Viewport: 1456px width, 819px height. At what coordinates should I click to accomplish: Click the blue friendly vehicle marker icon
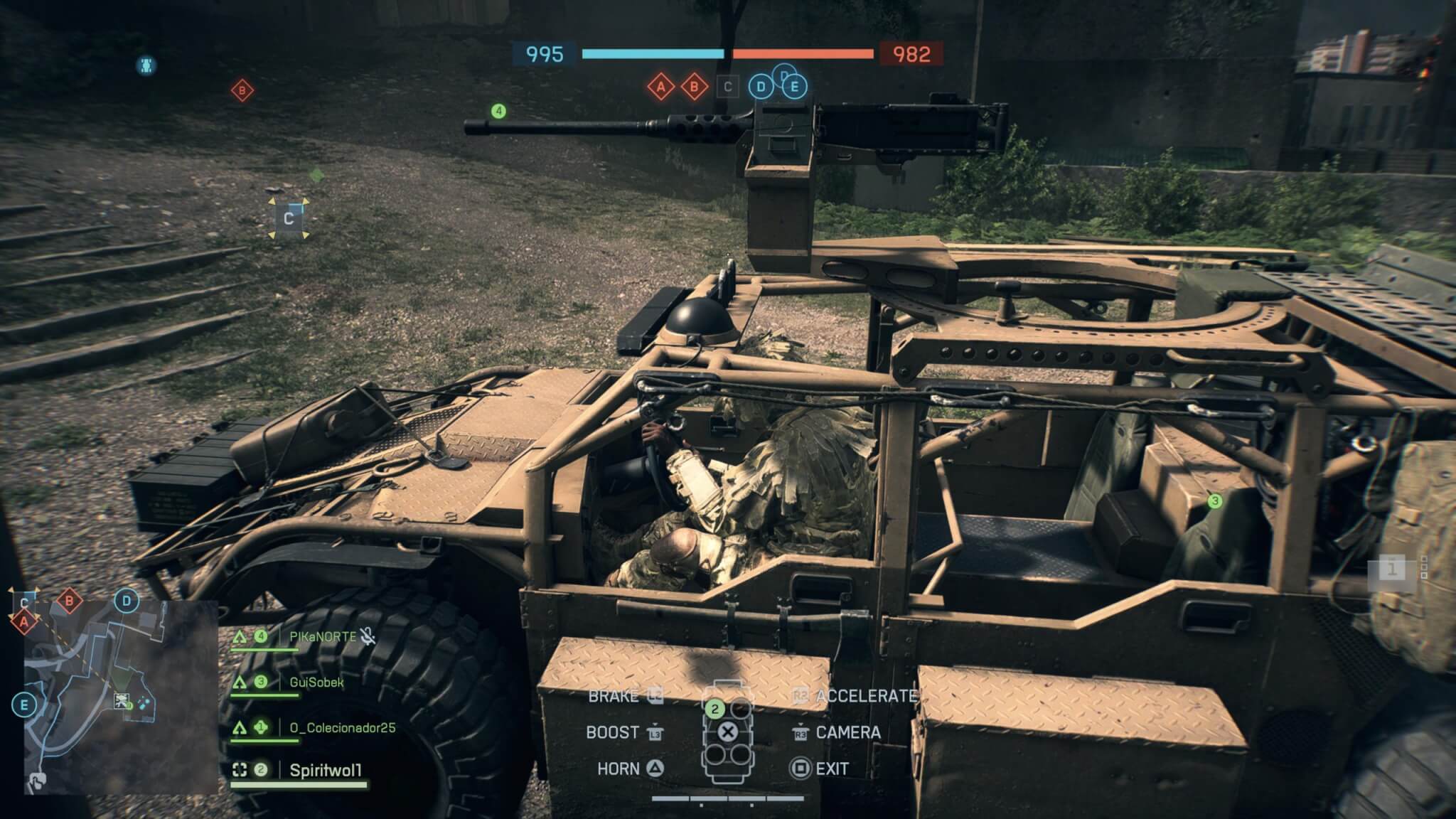click(146, 65)
